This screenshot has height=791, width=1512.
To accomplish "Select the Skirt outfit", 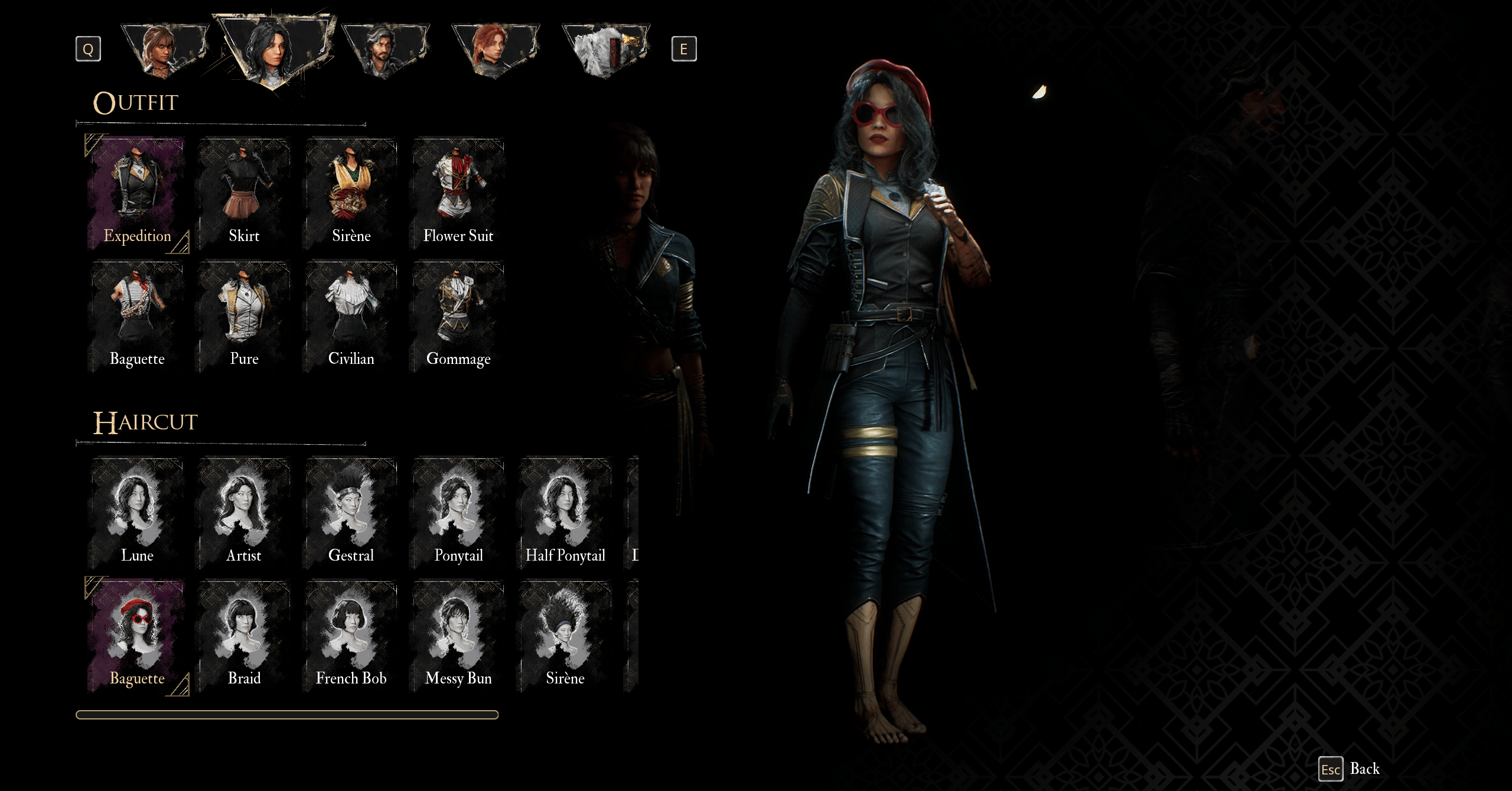I will click(x=244, y=193).
